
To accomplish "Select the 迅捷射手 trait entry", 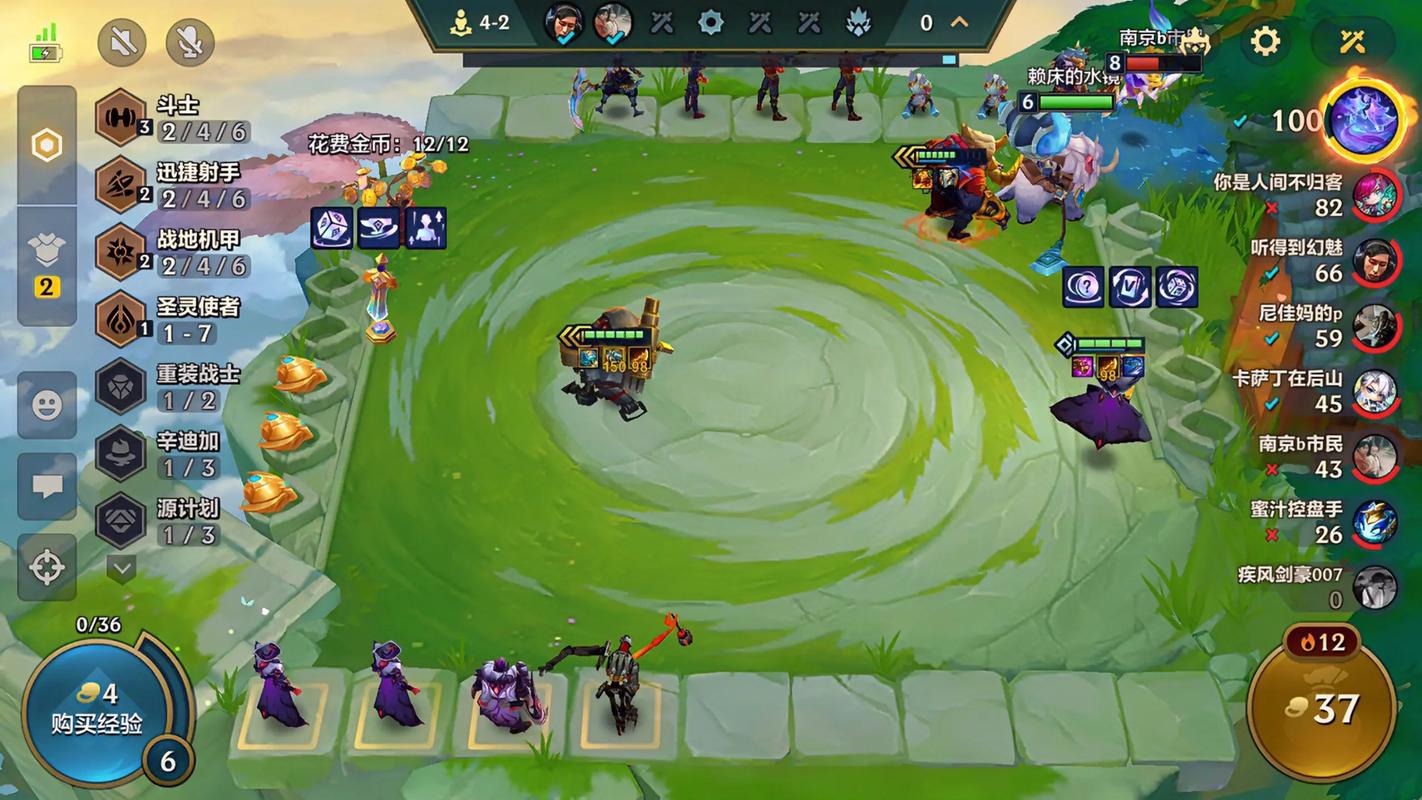I will [170, 185].
